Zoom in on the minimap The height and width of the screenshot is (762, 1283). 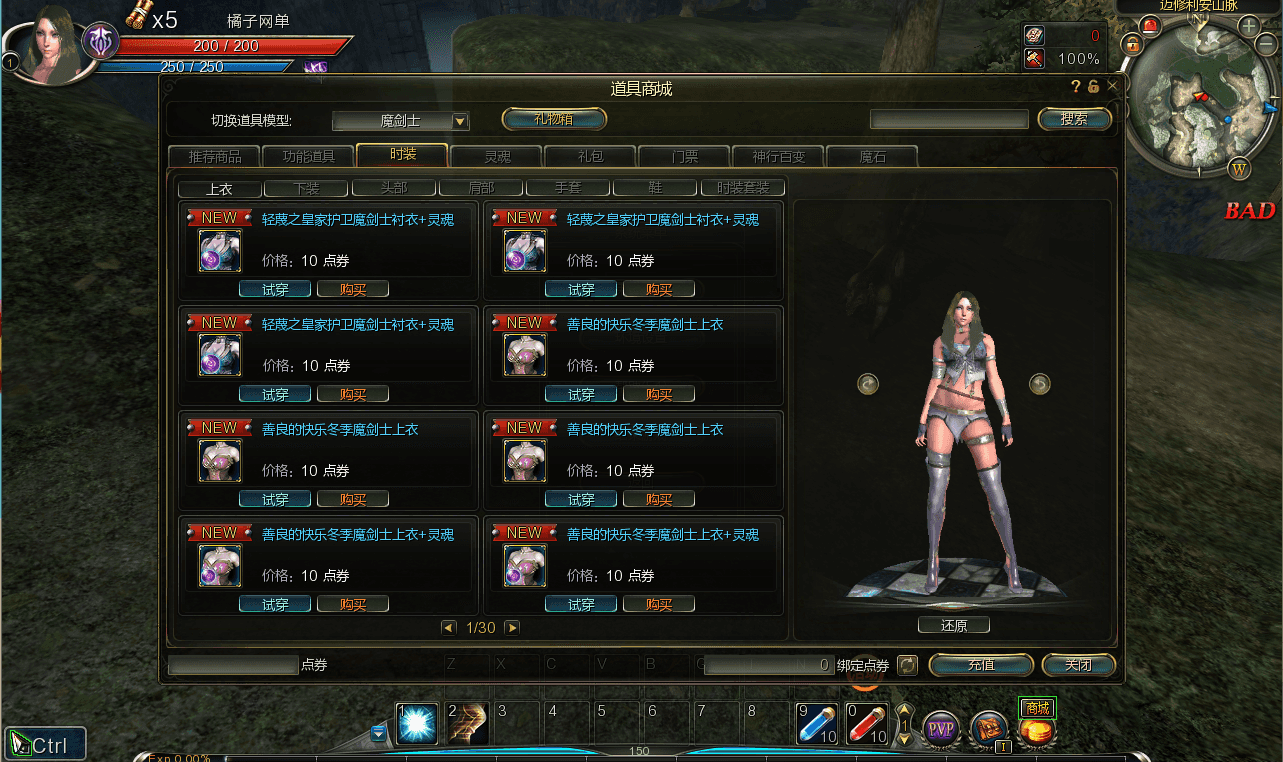(x=1250, y=27)
